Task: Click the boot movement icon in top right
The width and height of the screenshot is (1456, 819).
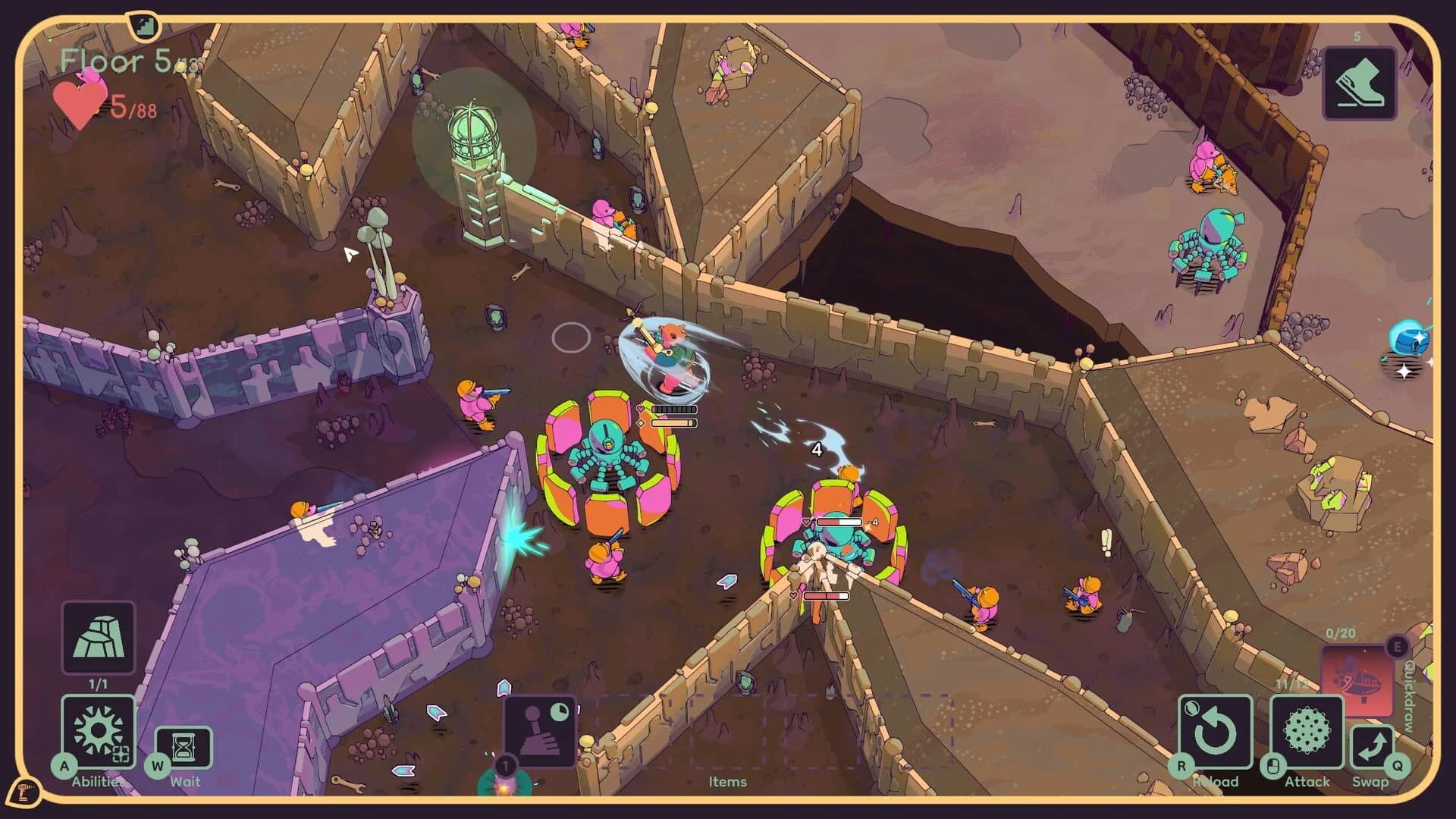Action: 1360,81
